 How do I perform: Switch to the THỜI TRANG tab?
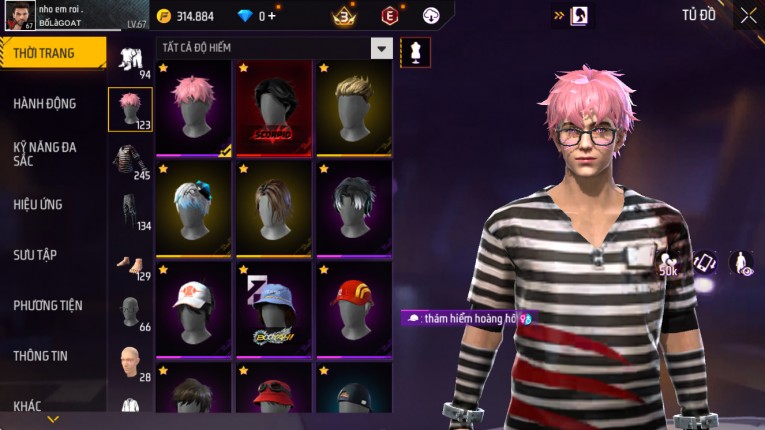[52, 53]
